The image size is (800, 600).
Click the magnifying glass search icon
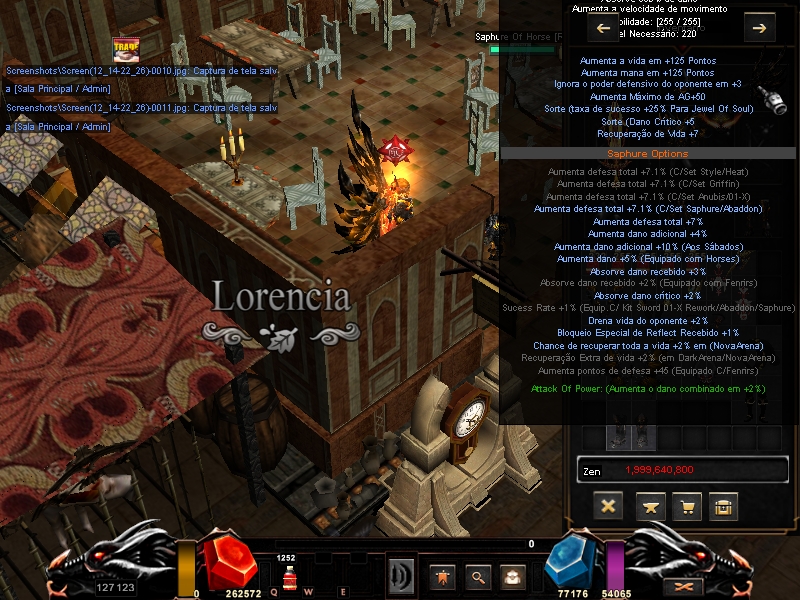tap(478, 576)
